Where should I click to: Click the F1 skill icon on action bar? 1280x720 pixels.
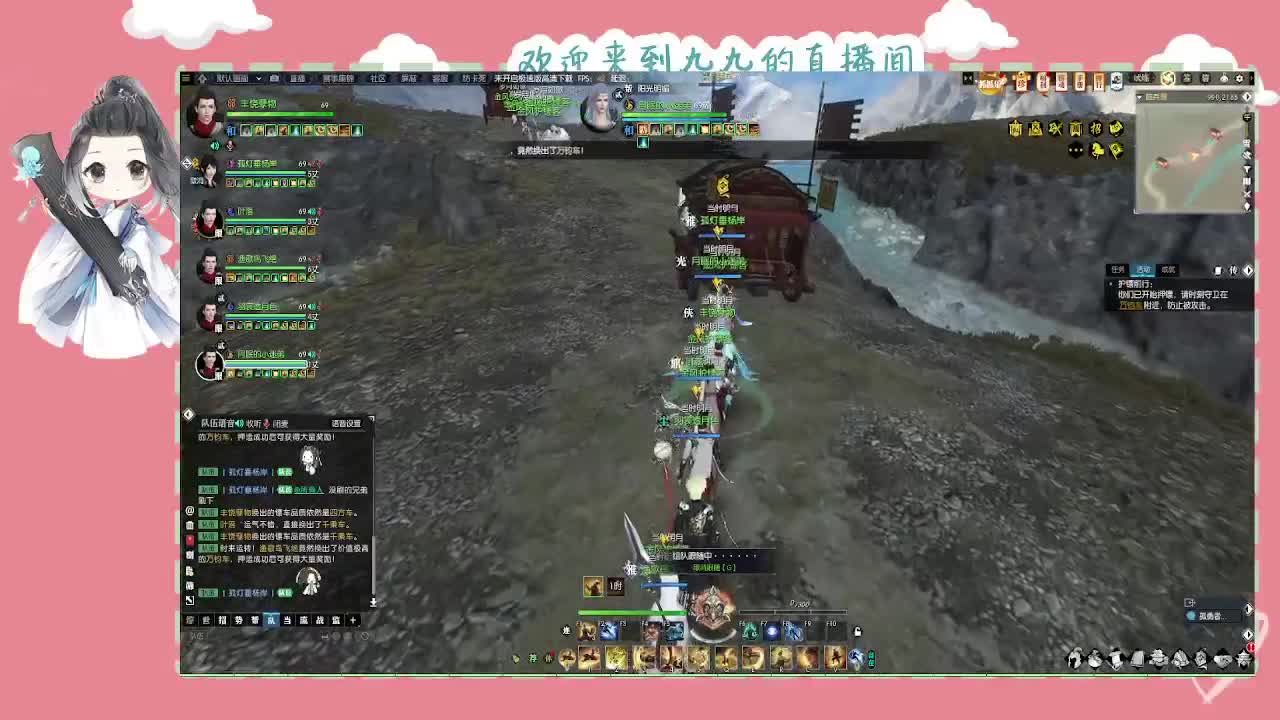click(x=585, y=633)
